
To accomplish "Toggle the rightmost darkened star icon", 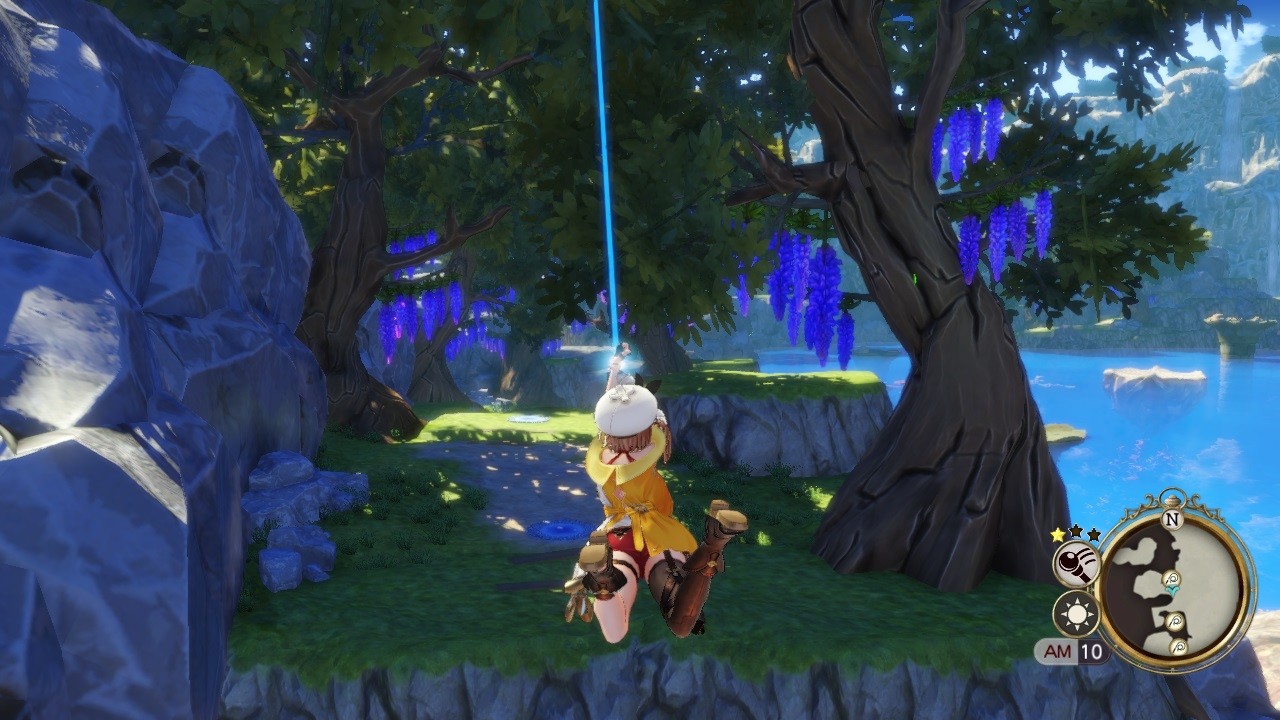I will [1094, 535].
